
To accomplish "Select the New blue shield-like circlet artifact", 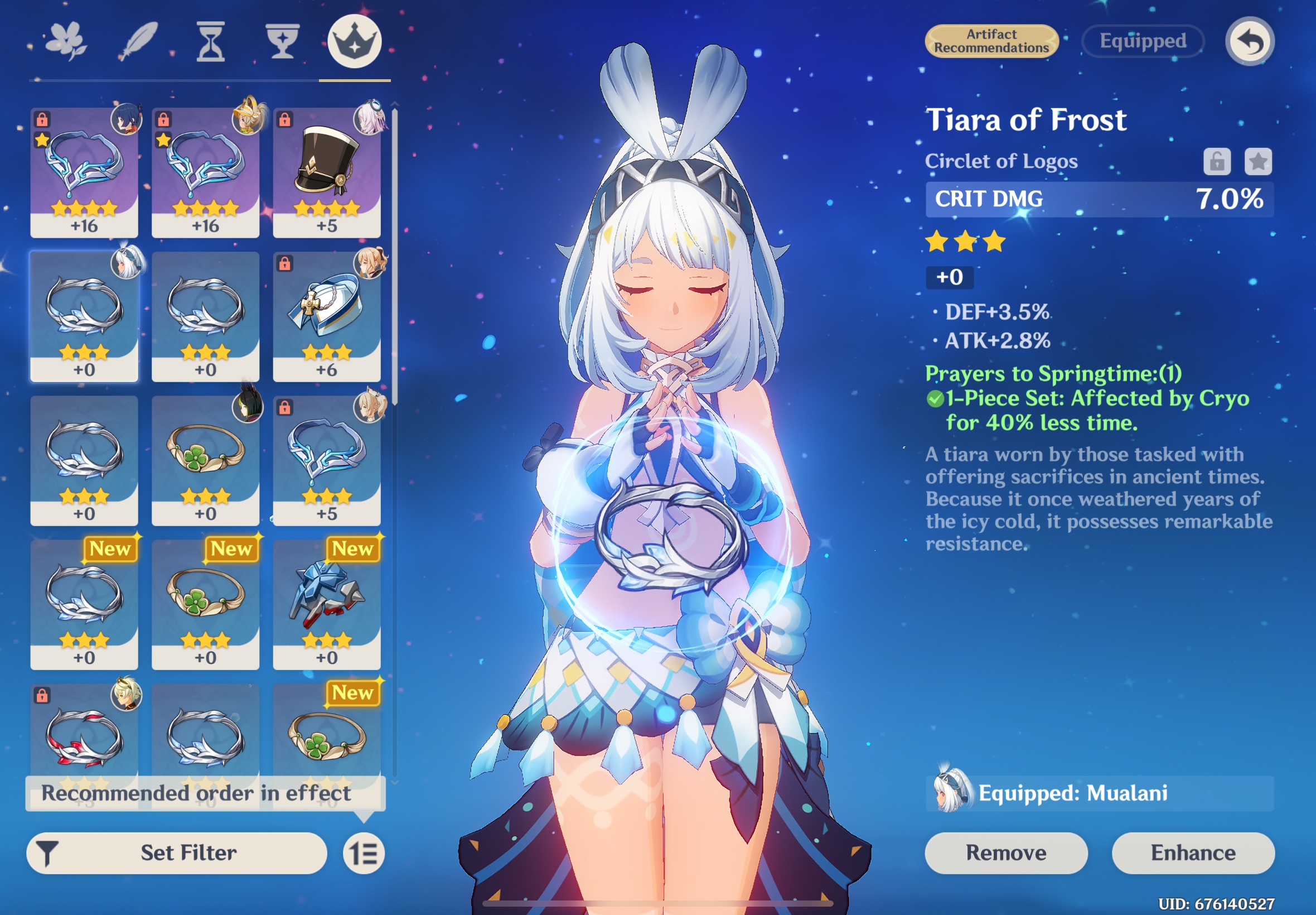I will [x=327, y=604].
